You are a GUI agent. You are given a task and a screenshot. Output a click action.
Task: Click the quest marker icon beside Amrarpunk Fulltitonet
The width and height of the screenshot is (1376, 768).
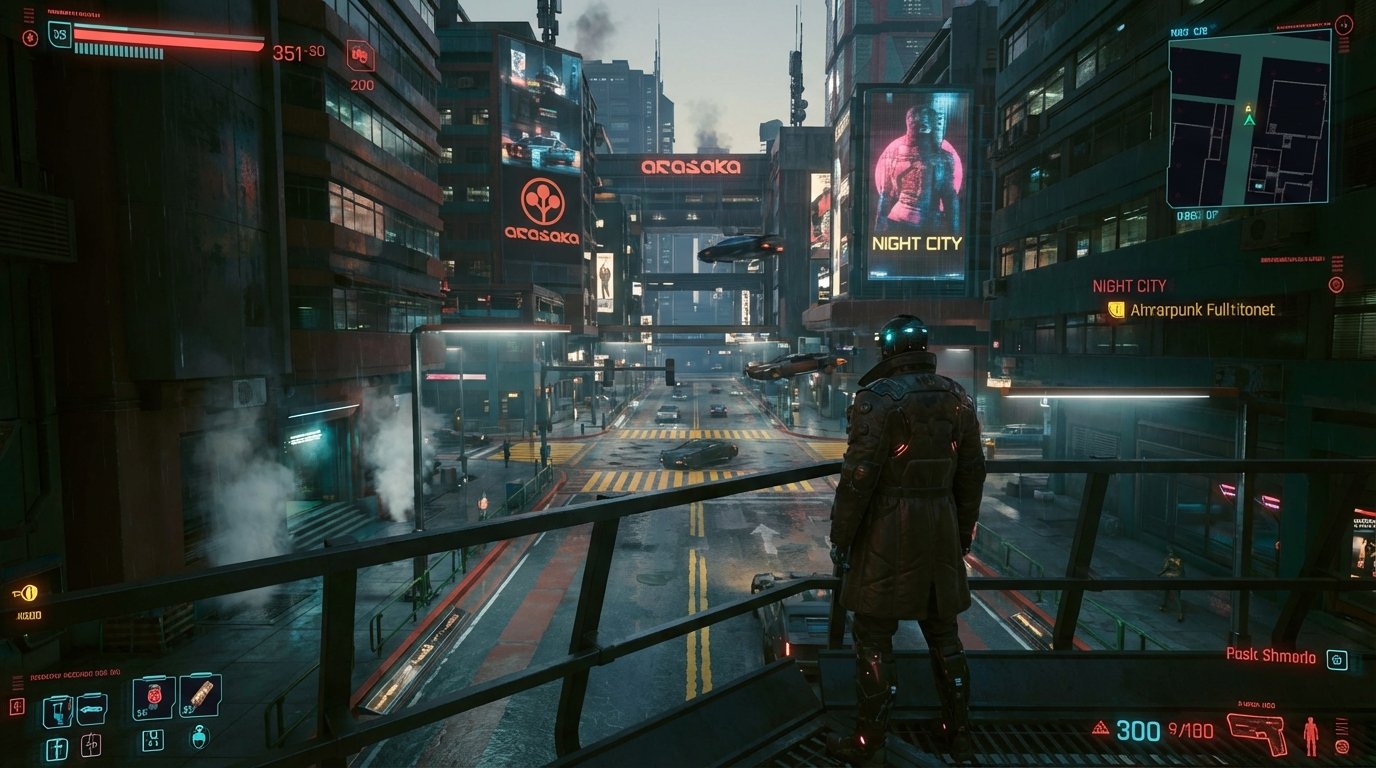click(x=1117, y=309)
